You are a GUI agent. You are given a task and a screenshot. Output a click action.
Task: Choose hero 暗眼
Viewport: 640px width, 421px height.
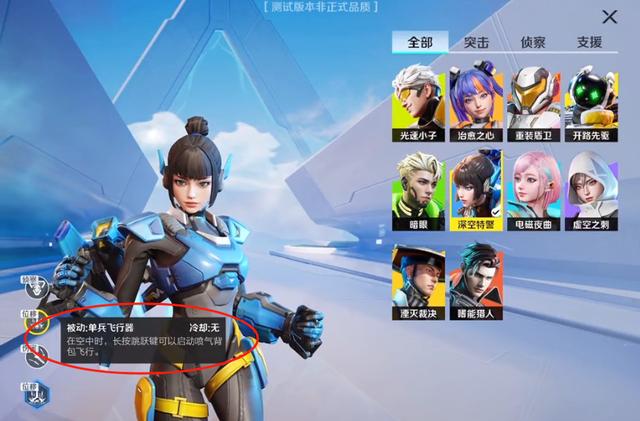417,186
